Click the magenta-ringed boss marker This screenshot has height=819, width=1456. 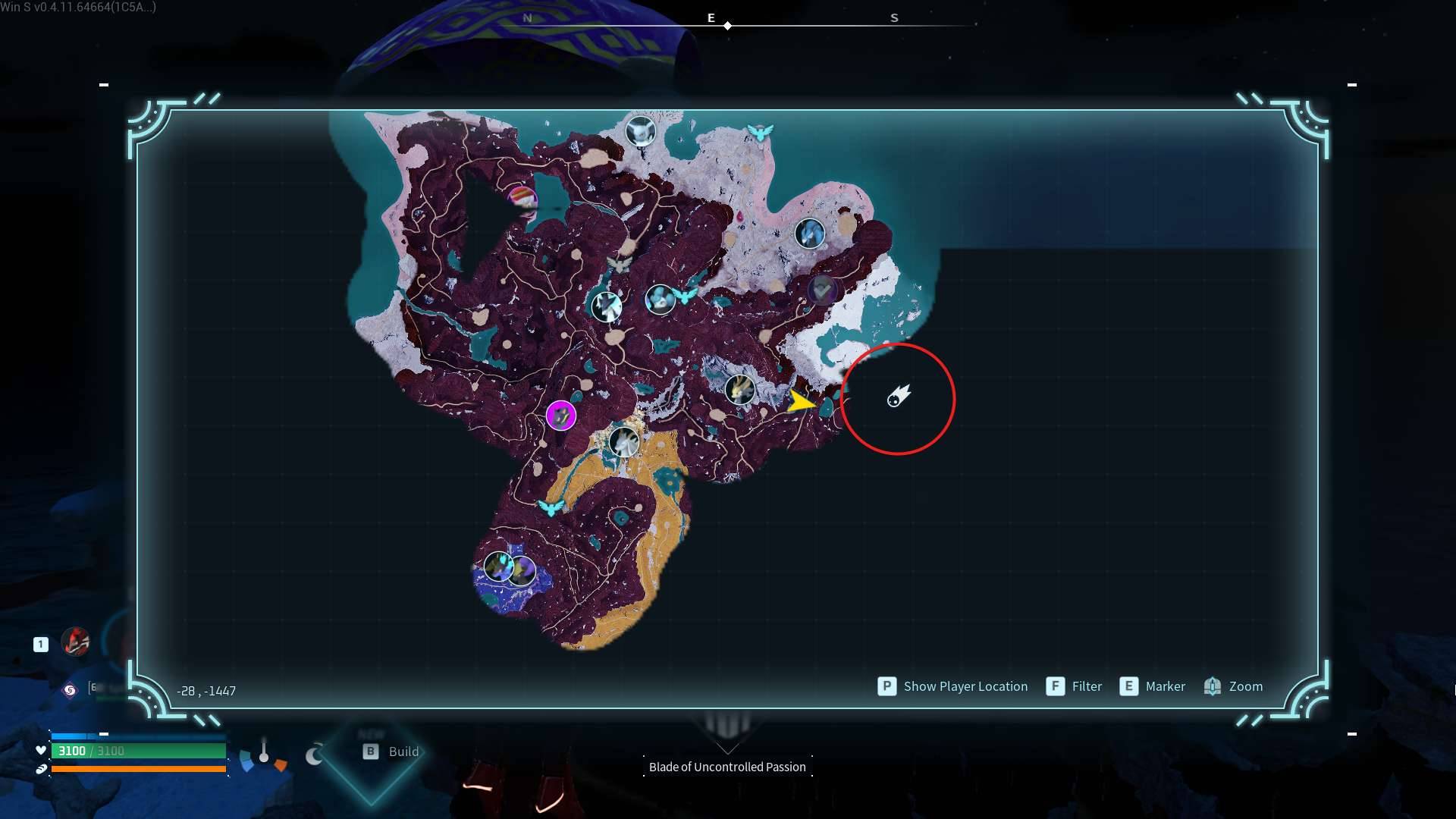[561, 416]
